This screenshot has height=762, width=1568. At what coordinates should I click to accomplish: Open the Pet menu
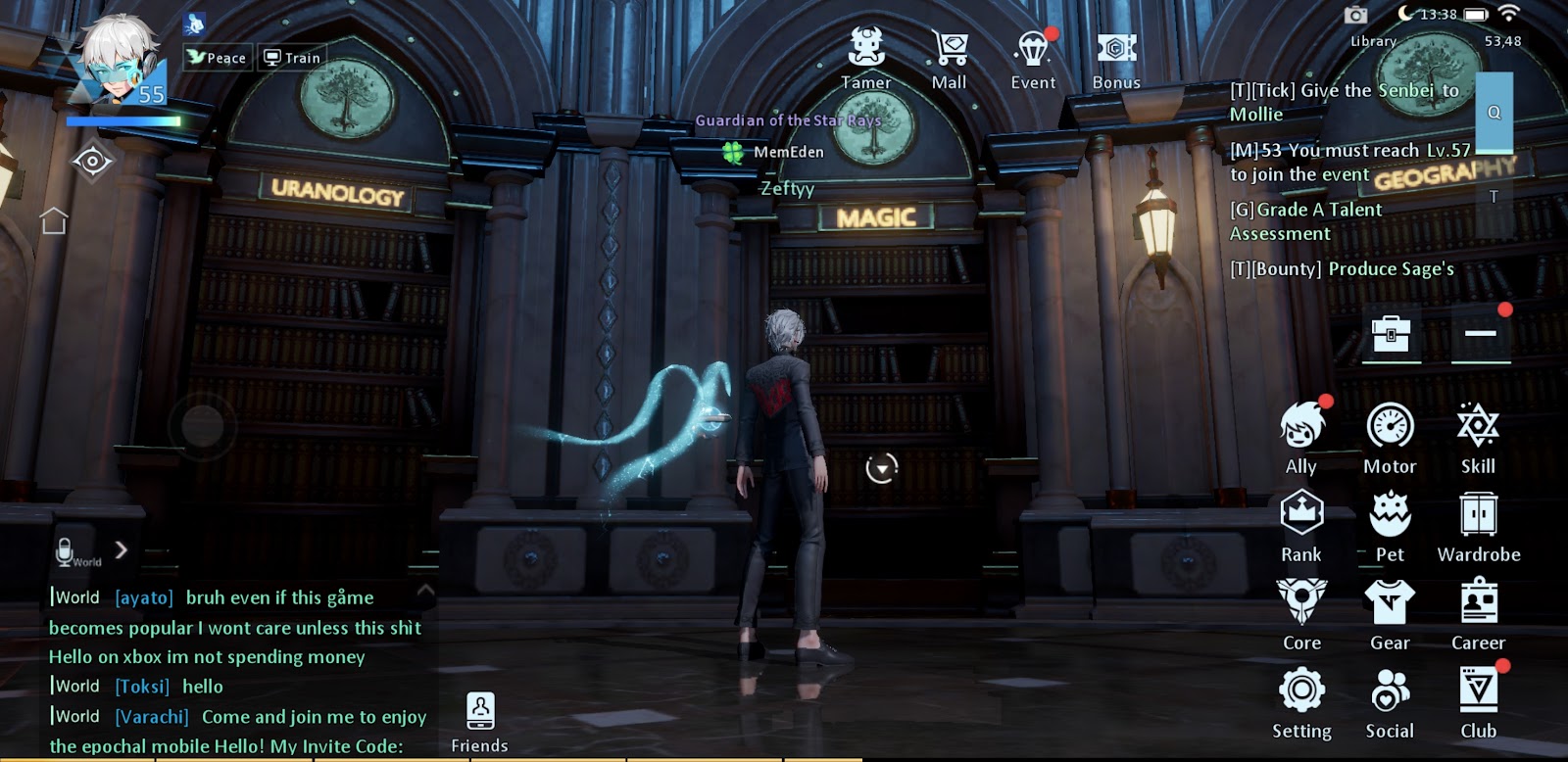[1390, 525]
